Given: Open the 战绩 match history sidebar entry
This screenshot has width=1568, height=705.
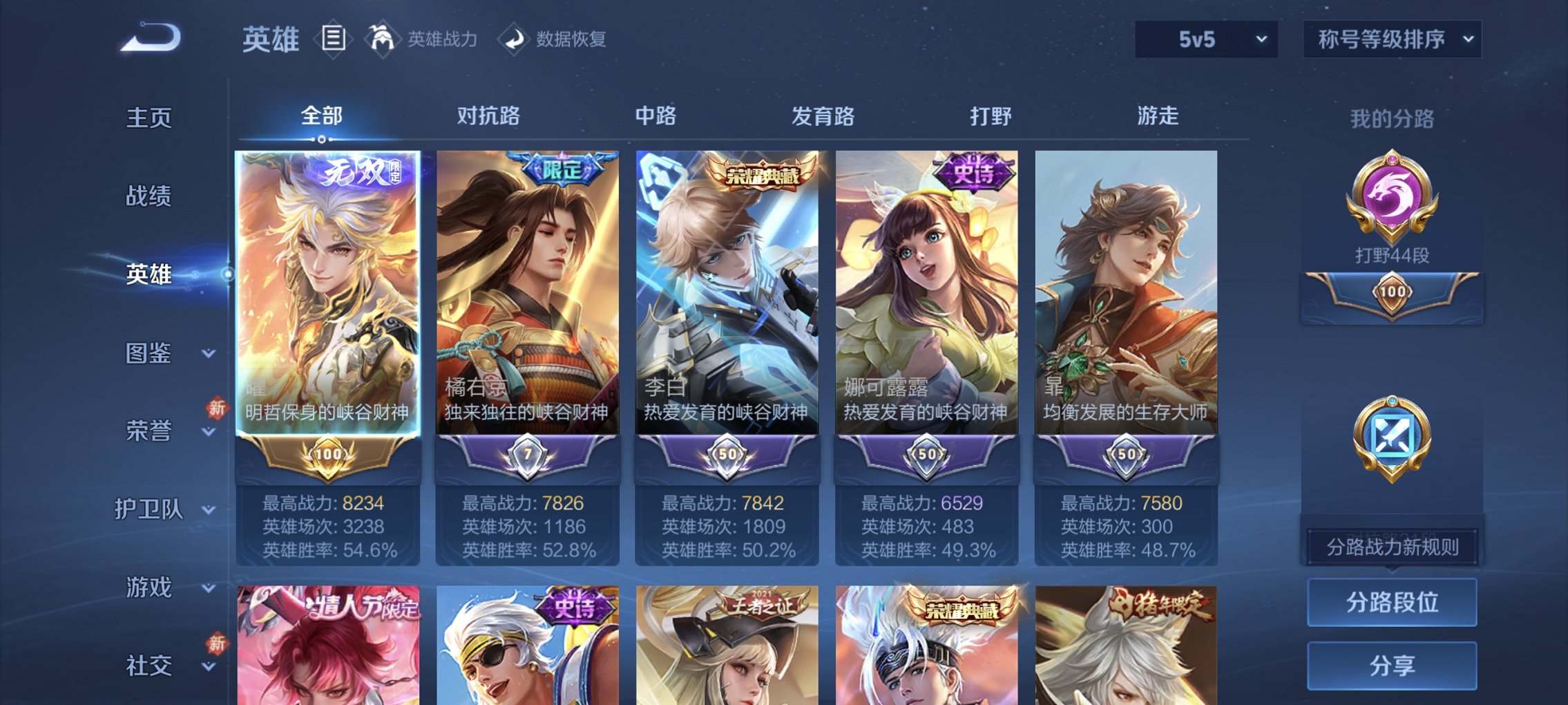Looking at the screenshot, I should coord(149,197).
